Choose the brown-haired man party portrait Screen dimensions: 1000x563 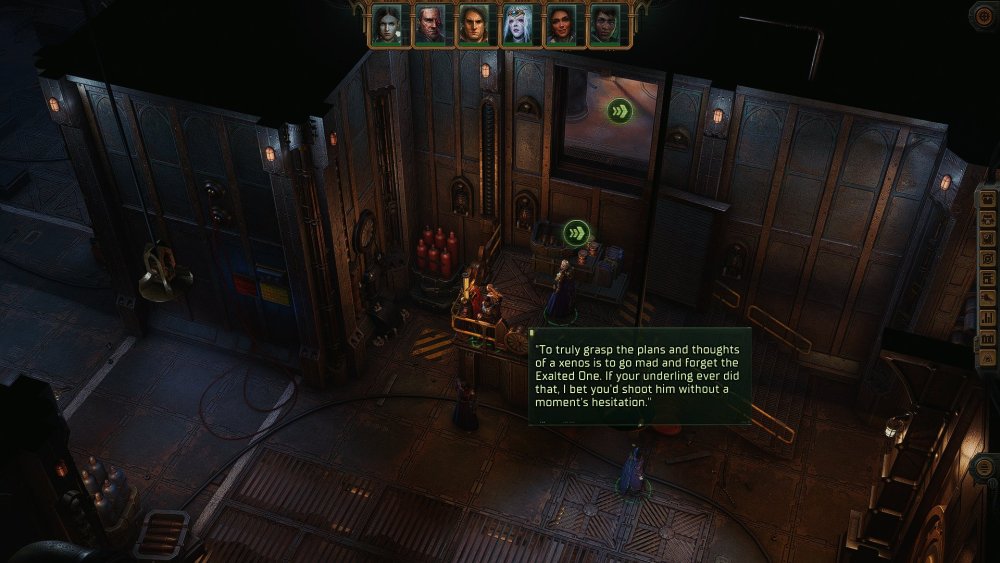click(474, 25)
